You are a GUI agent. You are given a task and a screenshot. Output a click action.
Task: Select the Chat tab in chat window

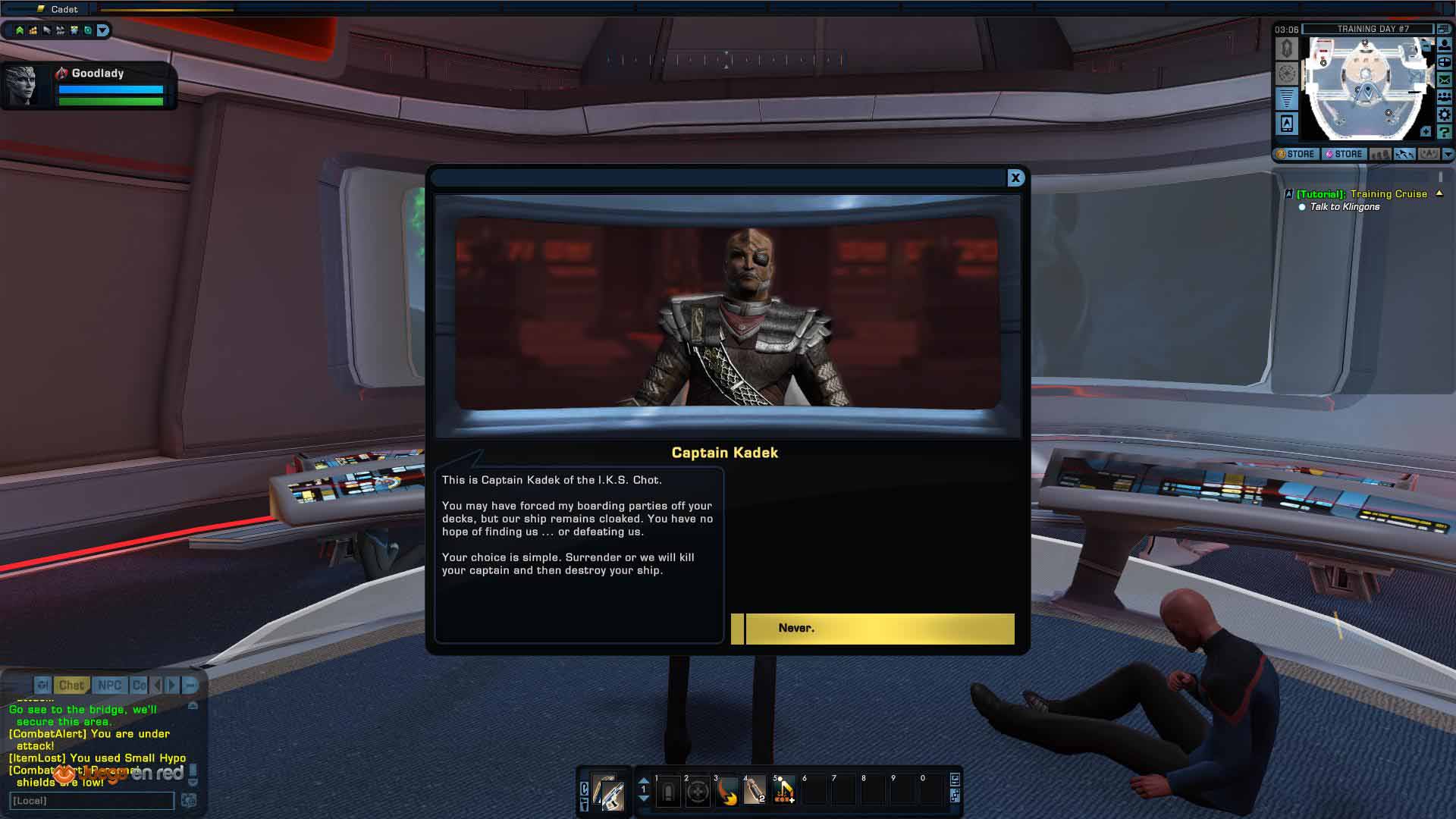tap(71, 686)
